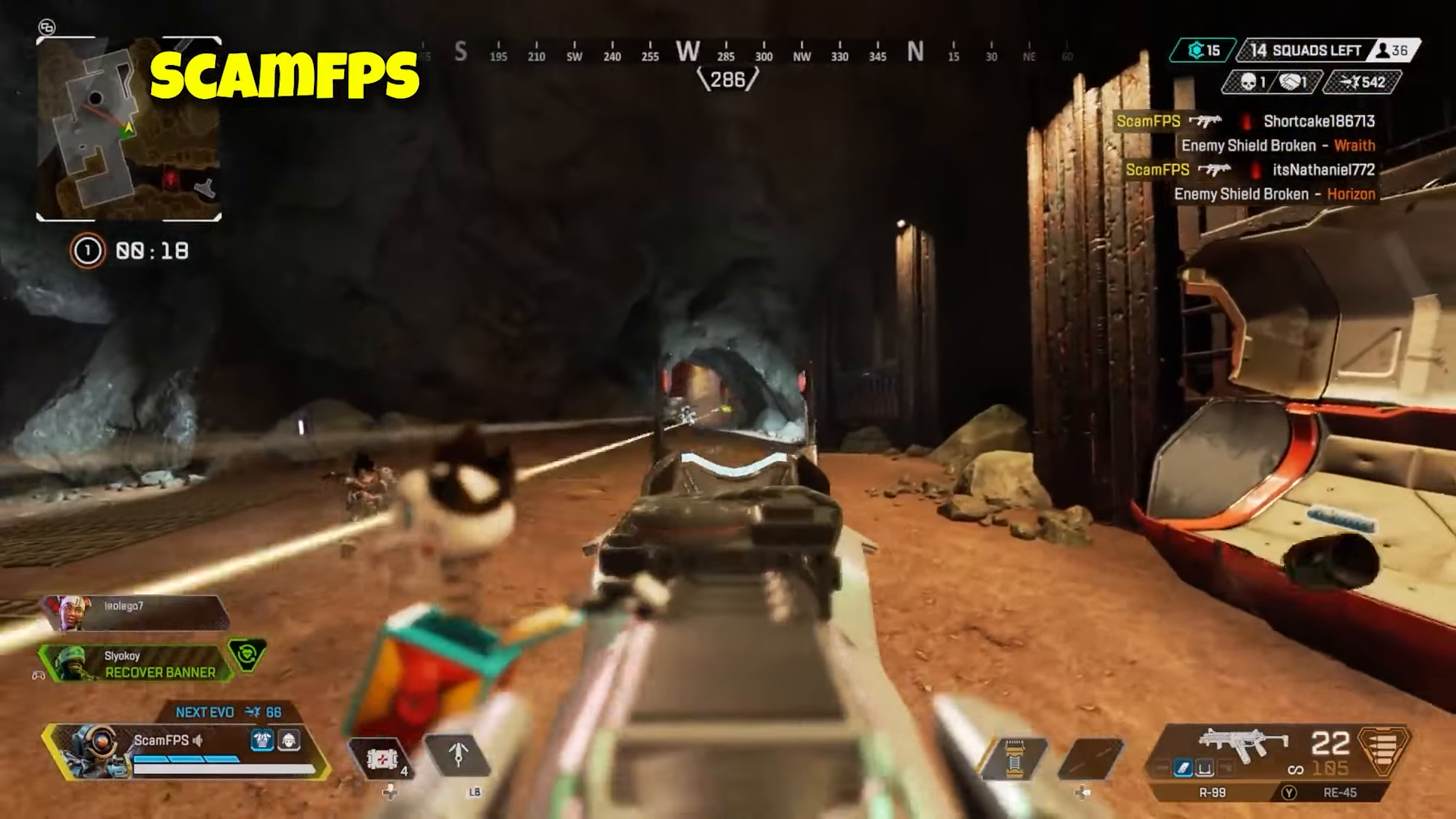Switch to the RE-45 weapon tab
This screenshot has height=819, width=1456.
[x=1339, y=792]
